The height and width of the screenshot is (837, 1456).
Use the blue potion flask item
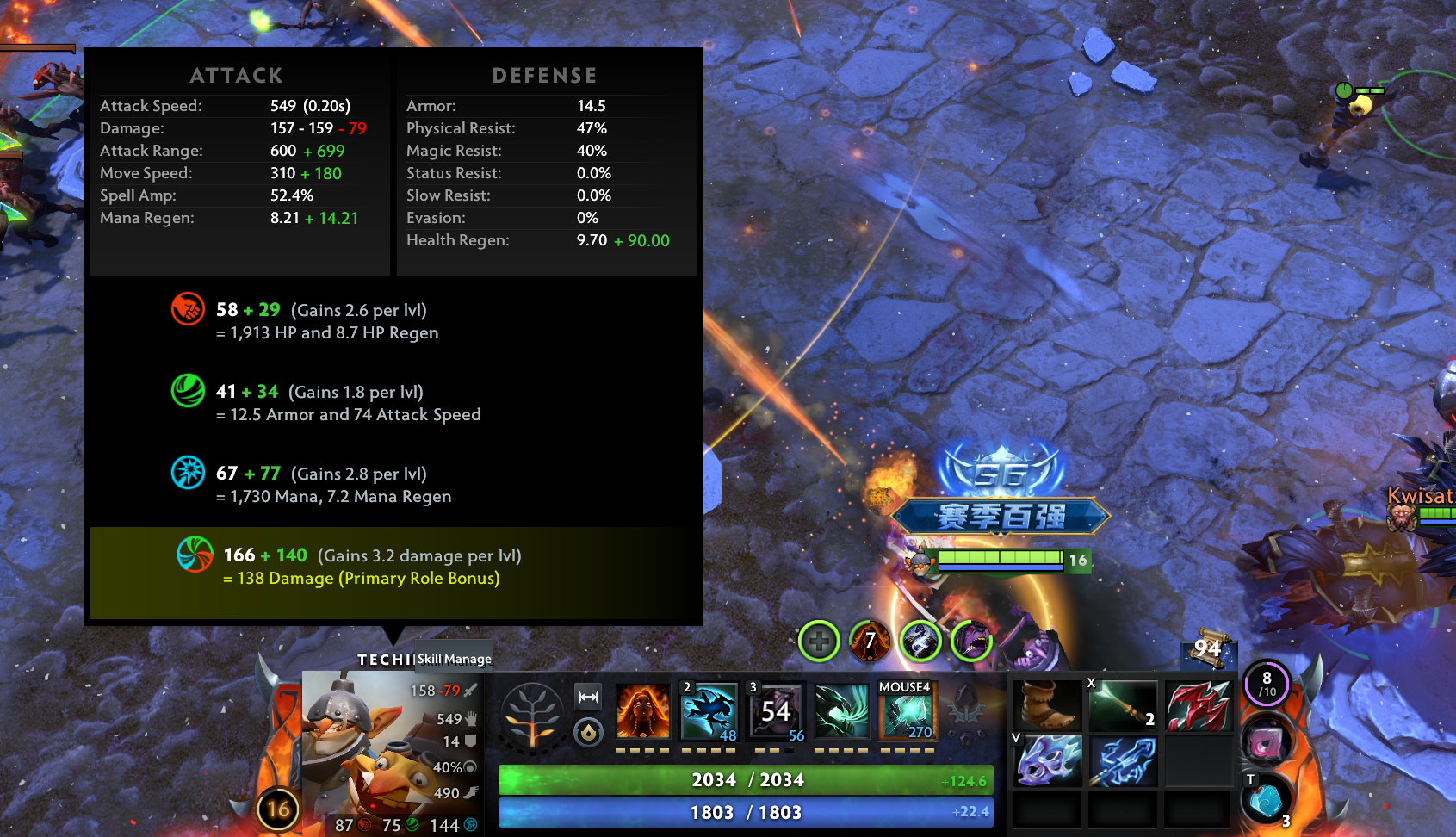coord(1266,801)
